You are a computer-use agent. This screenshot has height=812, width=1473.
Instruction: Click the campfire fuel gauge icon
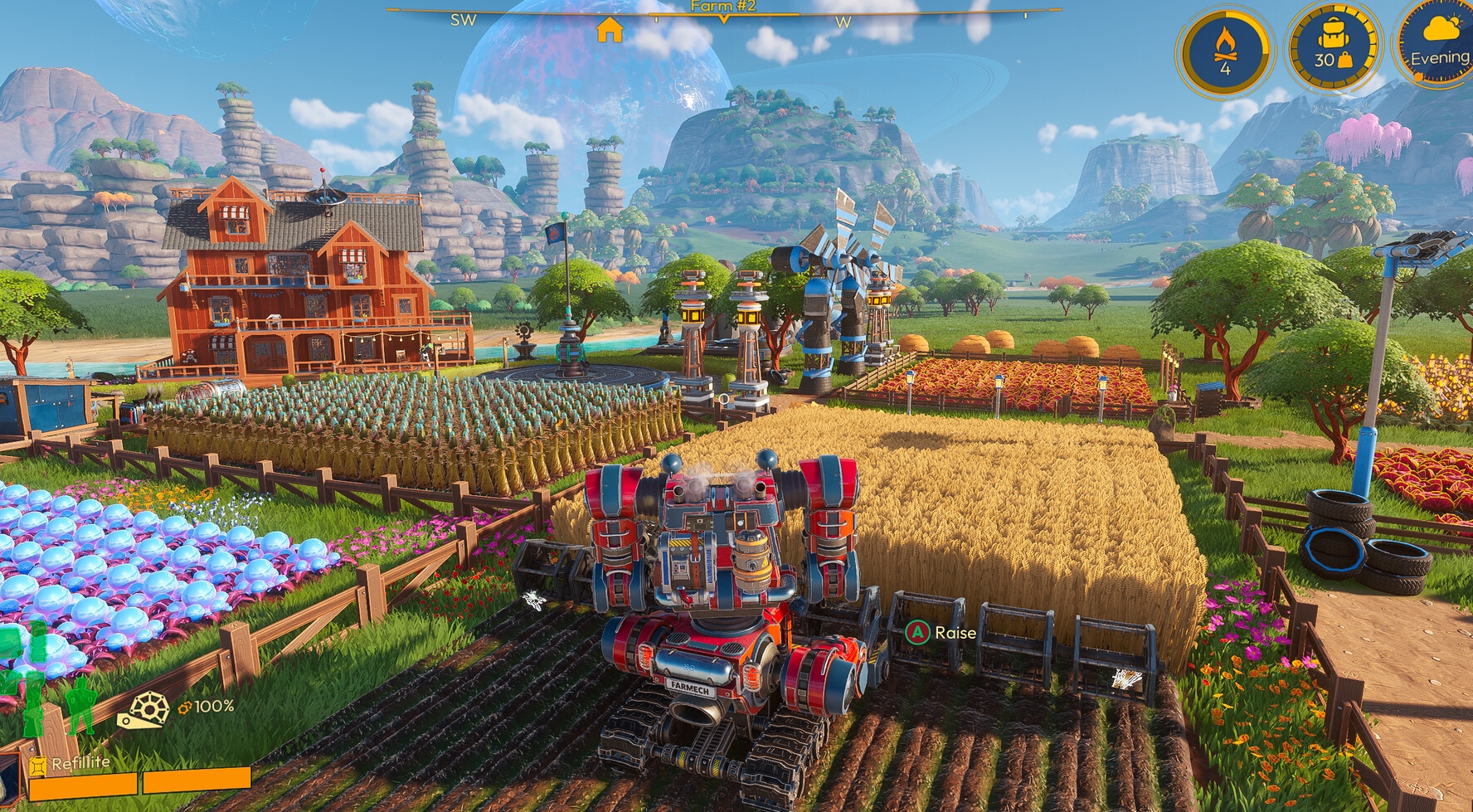pyautogui.click(x=1225, y=46)
